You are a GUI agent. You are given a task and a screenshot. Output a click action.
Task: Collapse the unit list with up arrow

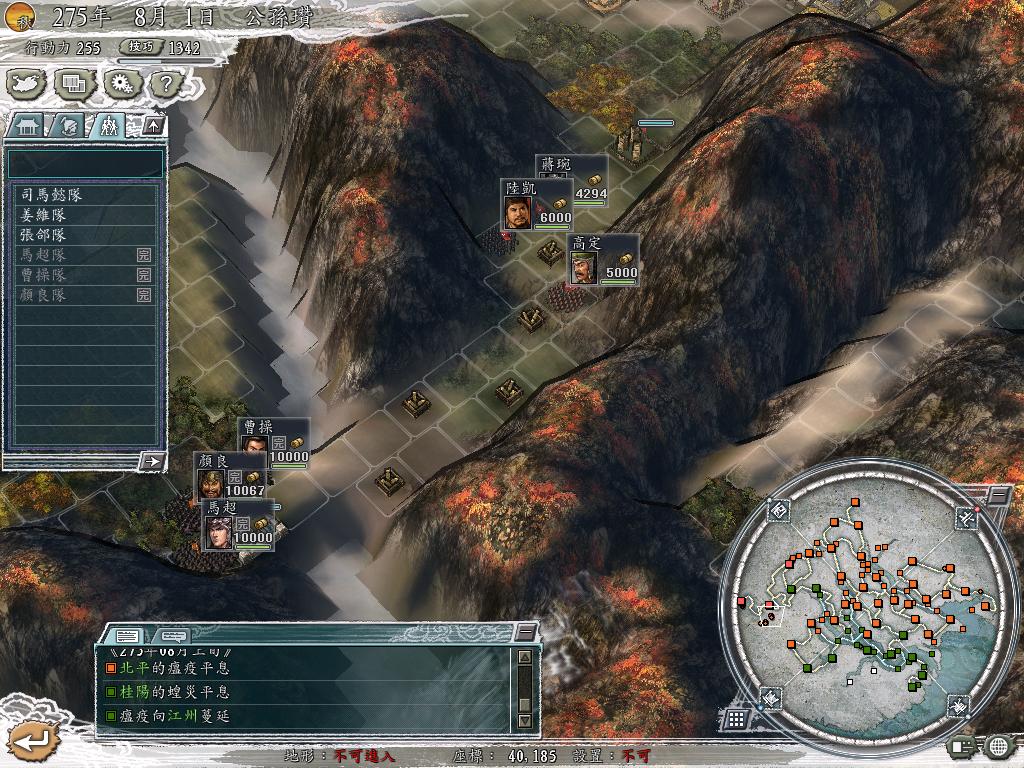[x=152, y=126]
